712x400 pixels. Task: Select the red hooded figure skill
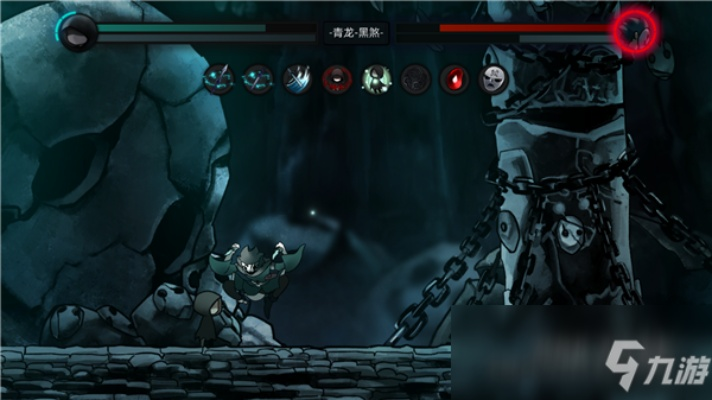click(337, 78)
